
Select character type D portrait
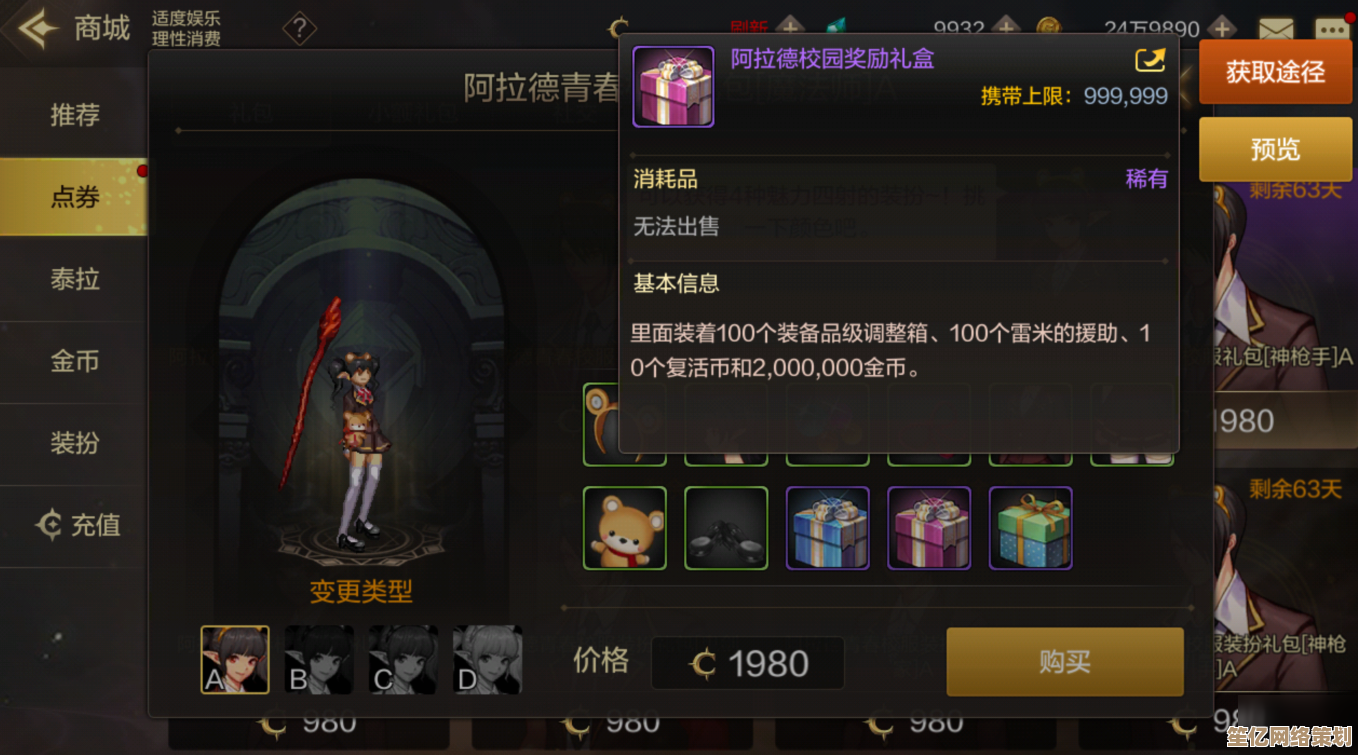click(487, 660)
